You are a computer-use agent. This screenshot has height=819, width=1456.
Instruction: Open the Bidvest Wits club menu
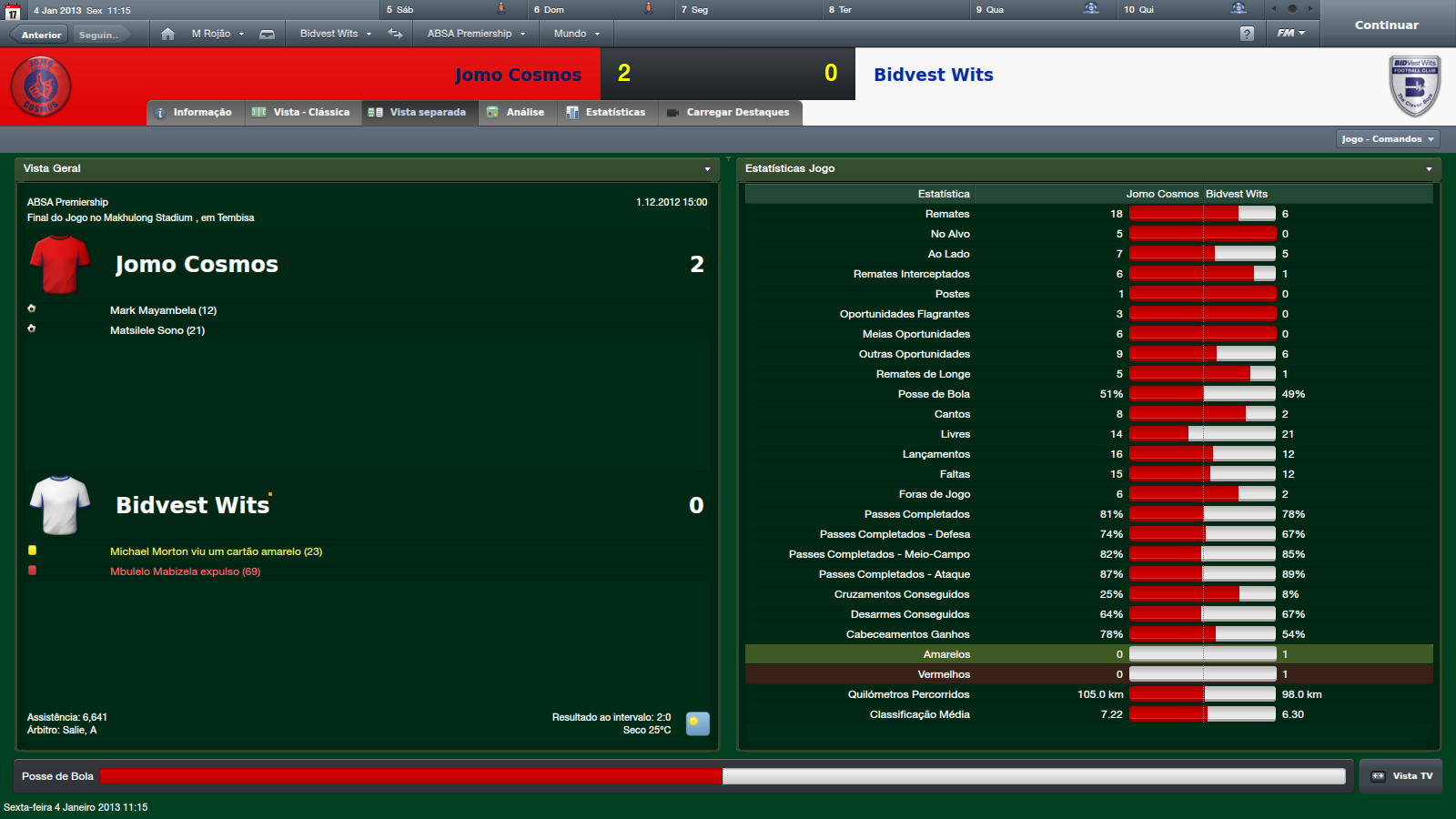coord(335,34)
